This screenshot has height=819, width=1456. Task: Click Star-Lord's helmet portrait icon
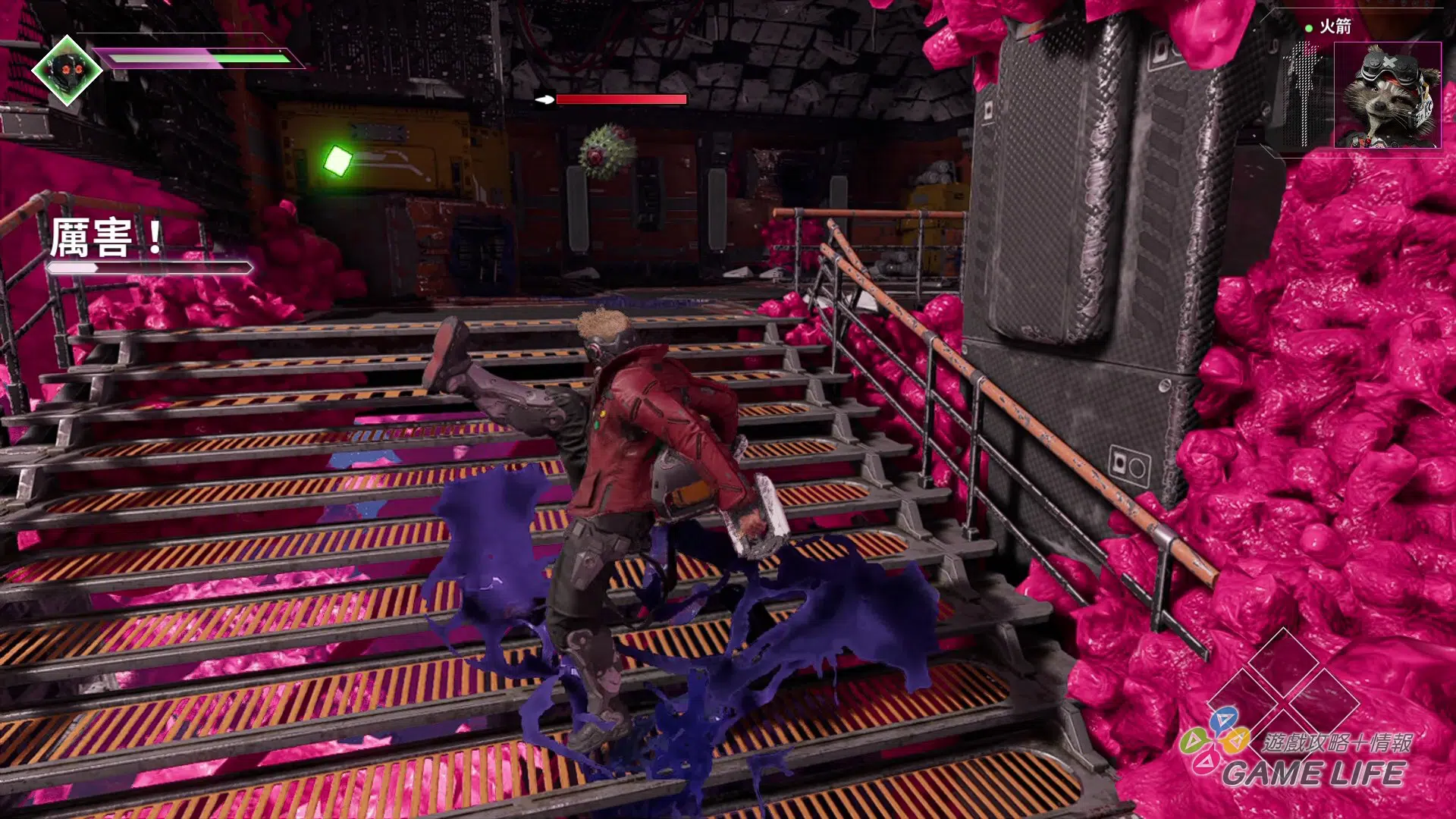67,71
